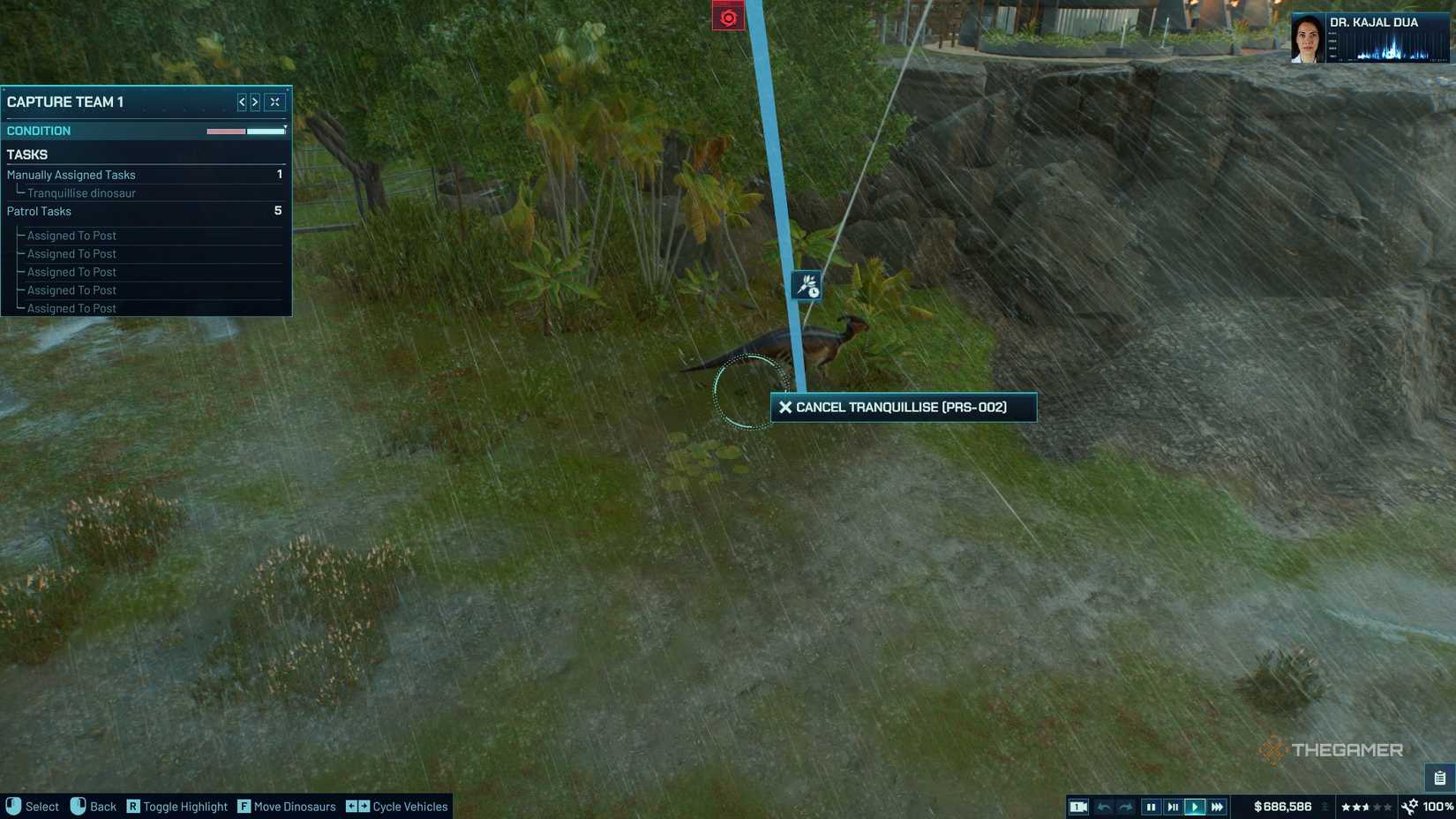
Task: Expand the Capture Team 1 panel
Action: coord(274,101)
